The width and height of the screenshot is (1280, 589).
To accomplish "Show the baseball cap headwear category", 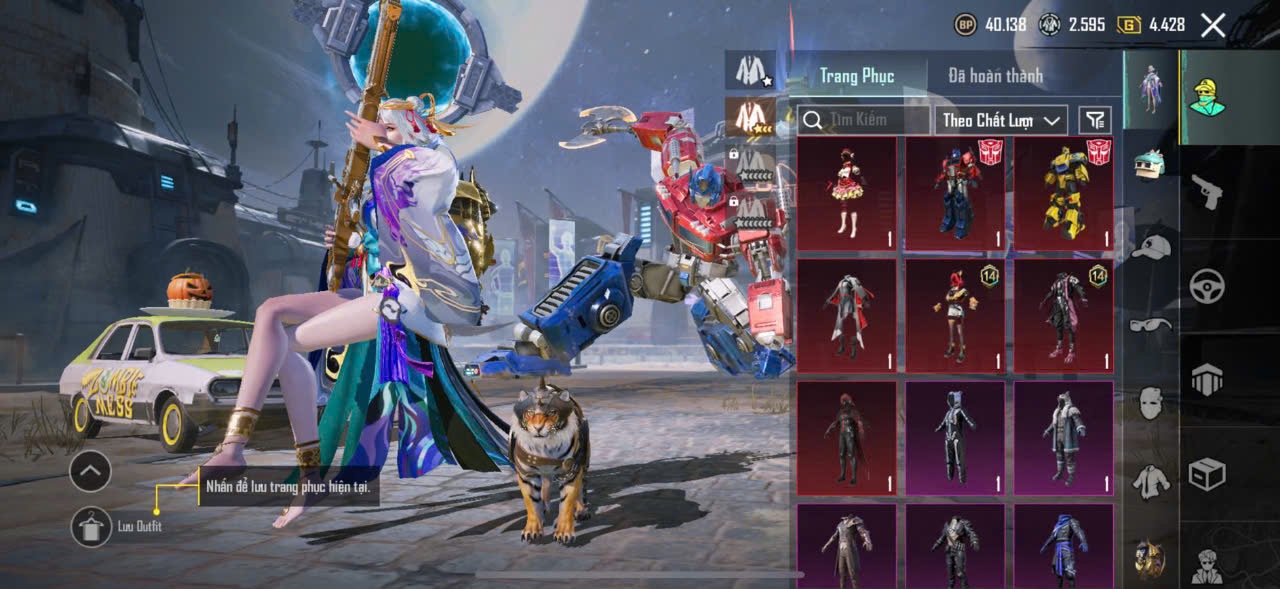I will point(1151,246).
